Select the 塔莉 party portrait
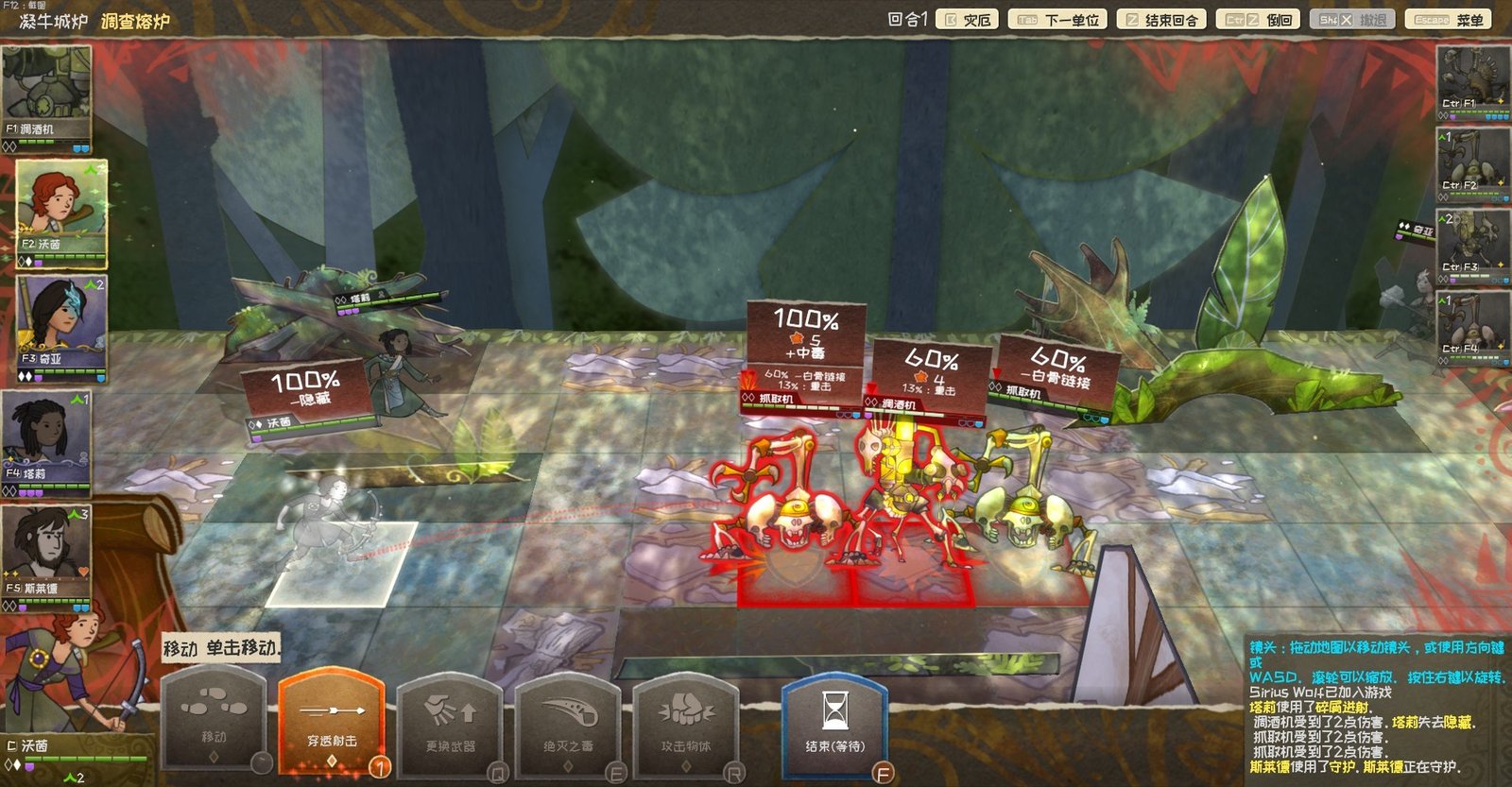The image size is (1512, 787). (46, 438)
